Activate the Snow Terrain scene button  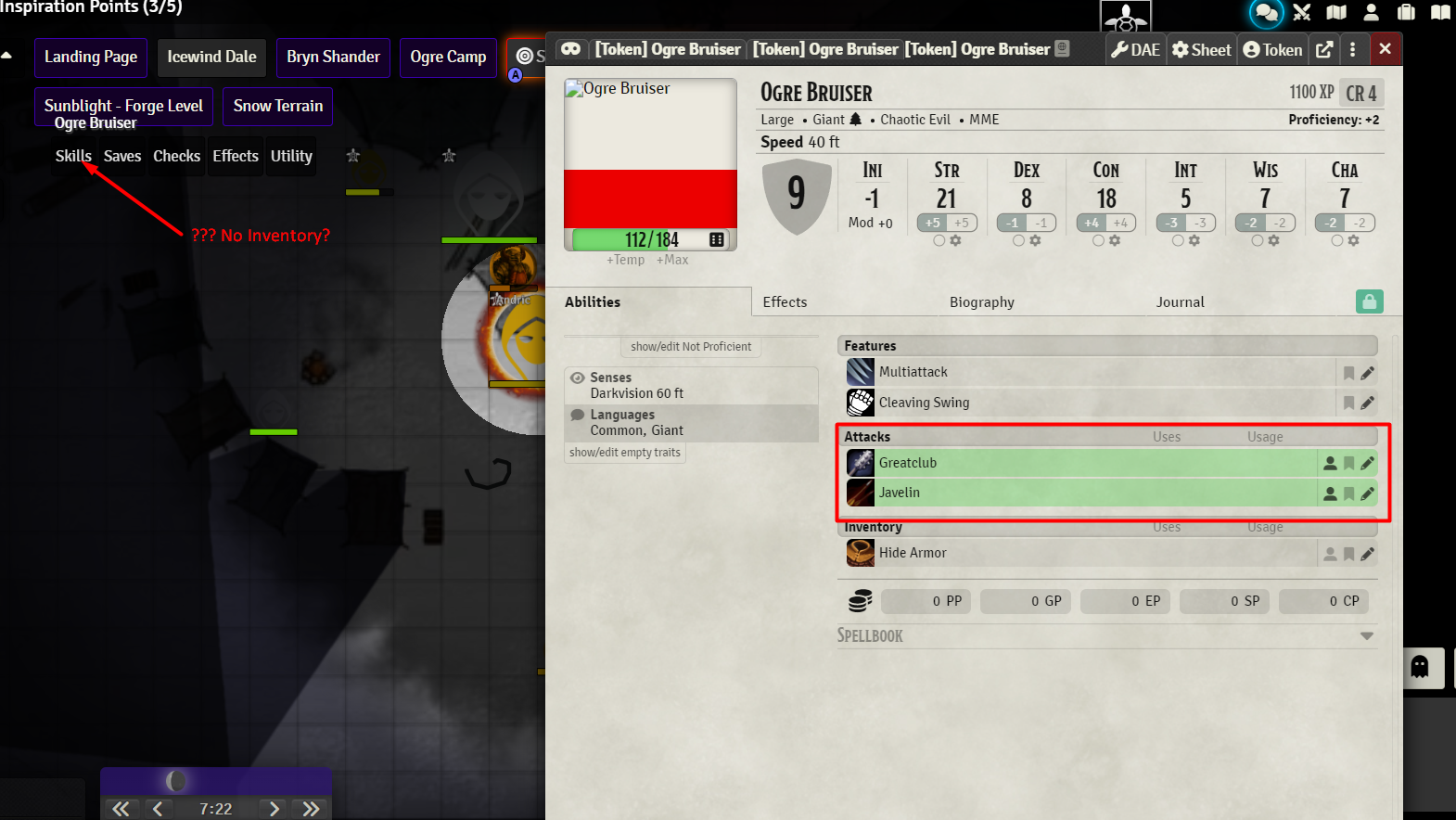(x=277, y=106)
